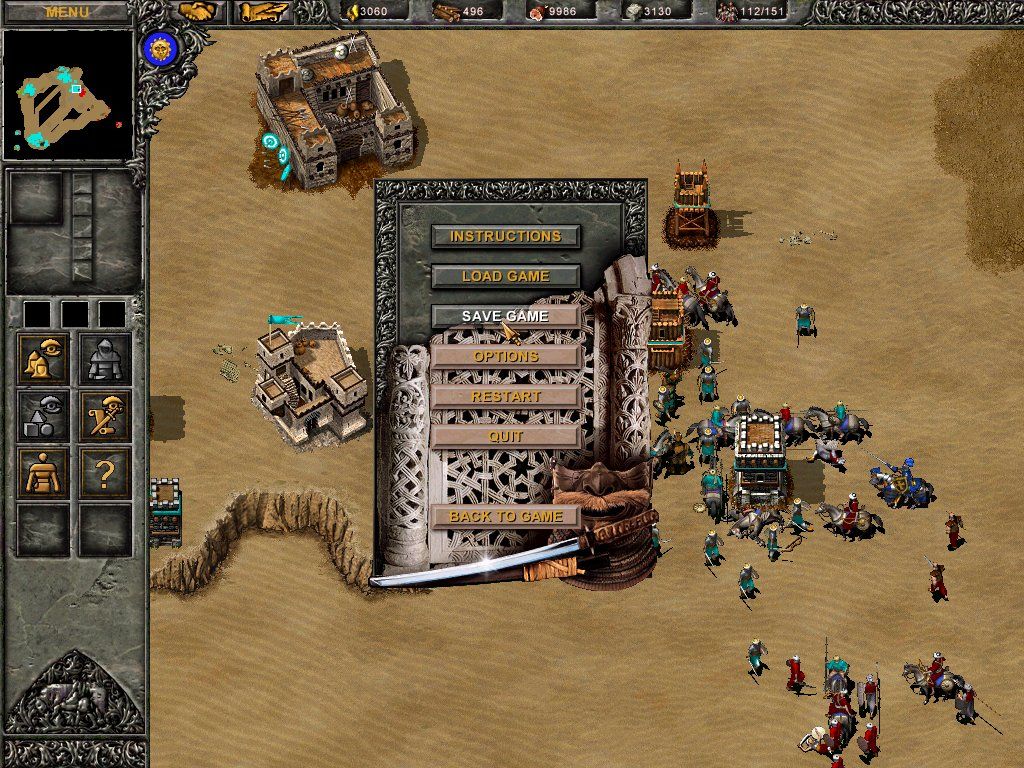1024x768 pixels.
Task: Restart the current mission
Action: [505, 396]
